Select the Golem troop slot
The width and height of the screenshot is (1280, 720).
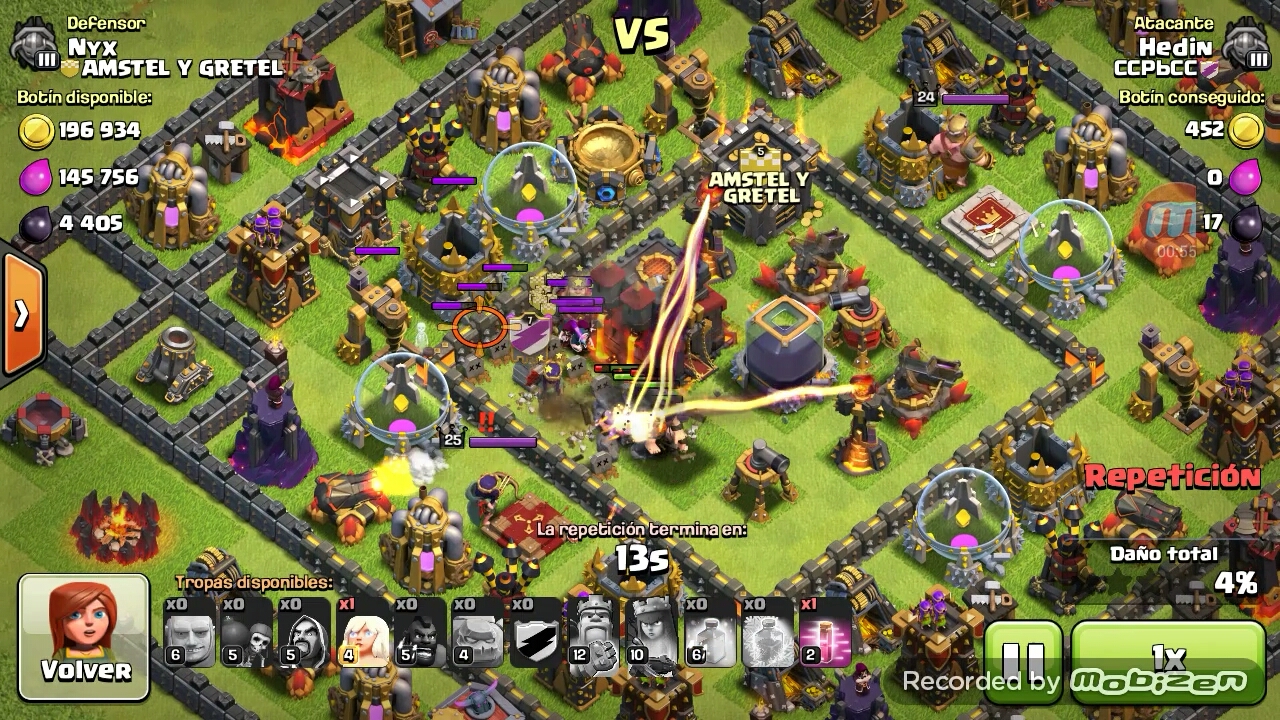[477, 633]
